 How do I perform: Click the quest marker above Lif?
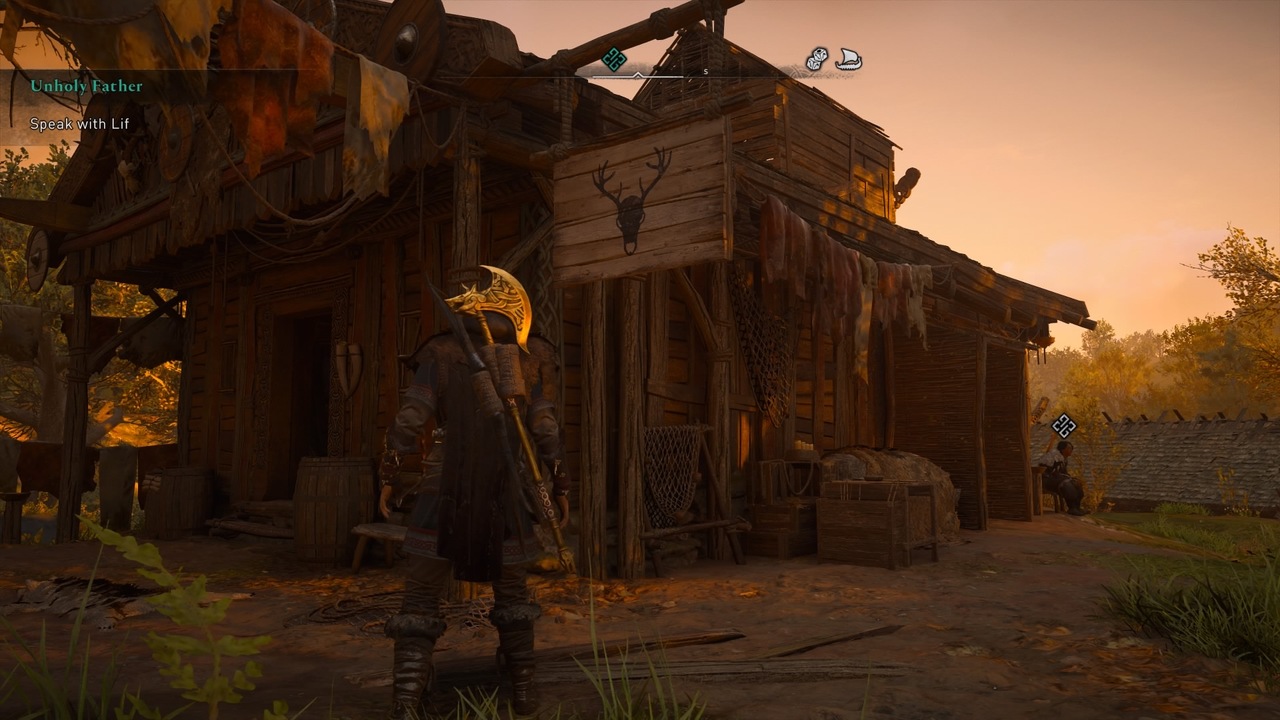1063,428
